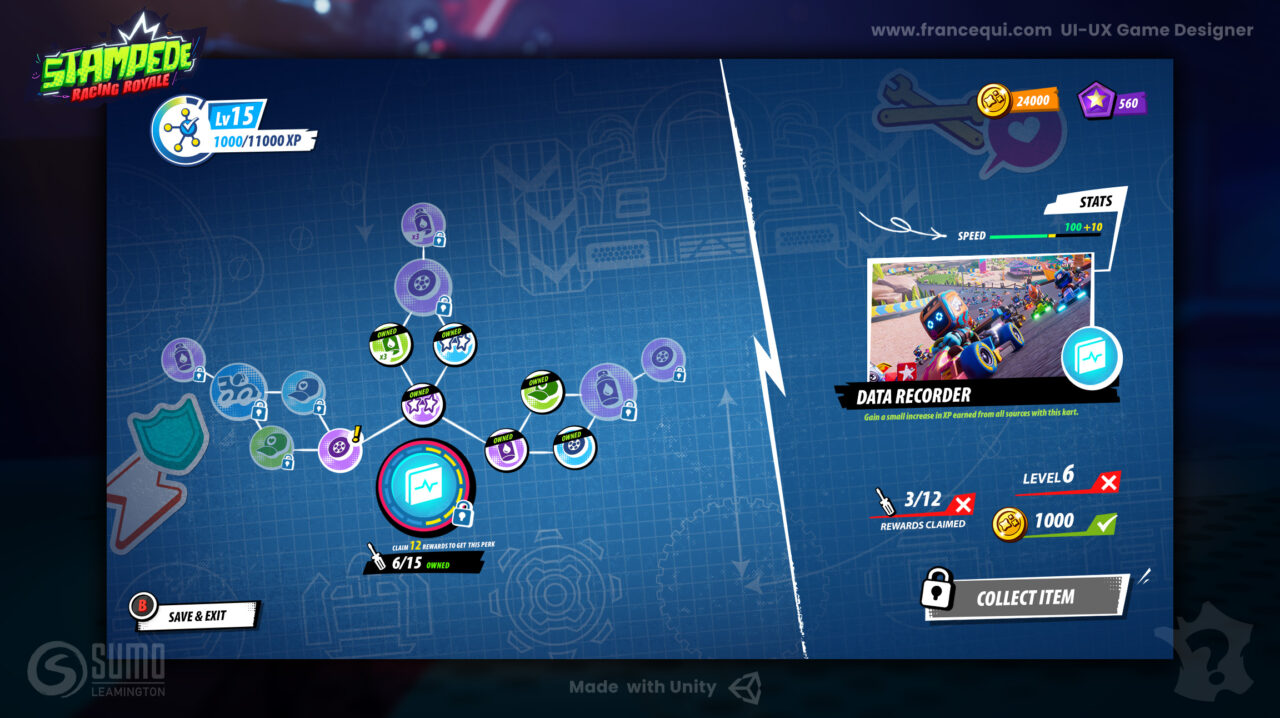This screenshot has width=1280, height=718.
Task: Select the Data Recorder icon on the preview
Action: 1090,357
